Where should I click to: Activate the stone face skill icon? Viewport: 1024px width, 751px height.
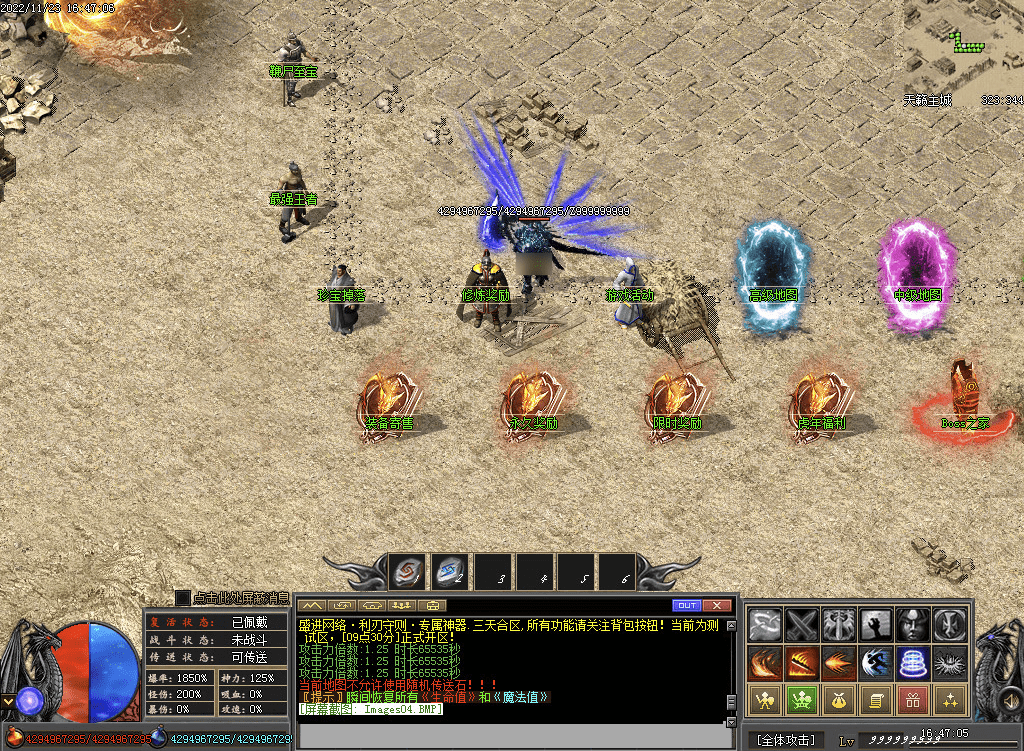coord(912,625)
